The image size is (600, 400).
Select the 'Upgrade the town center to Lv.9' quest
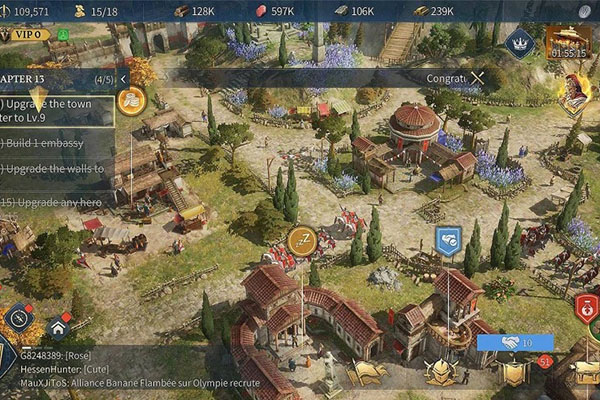[55, 111]
